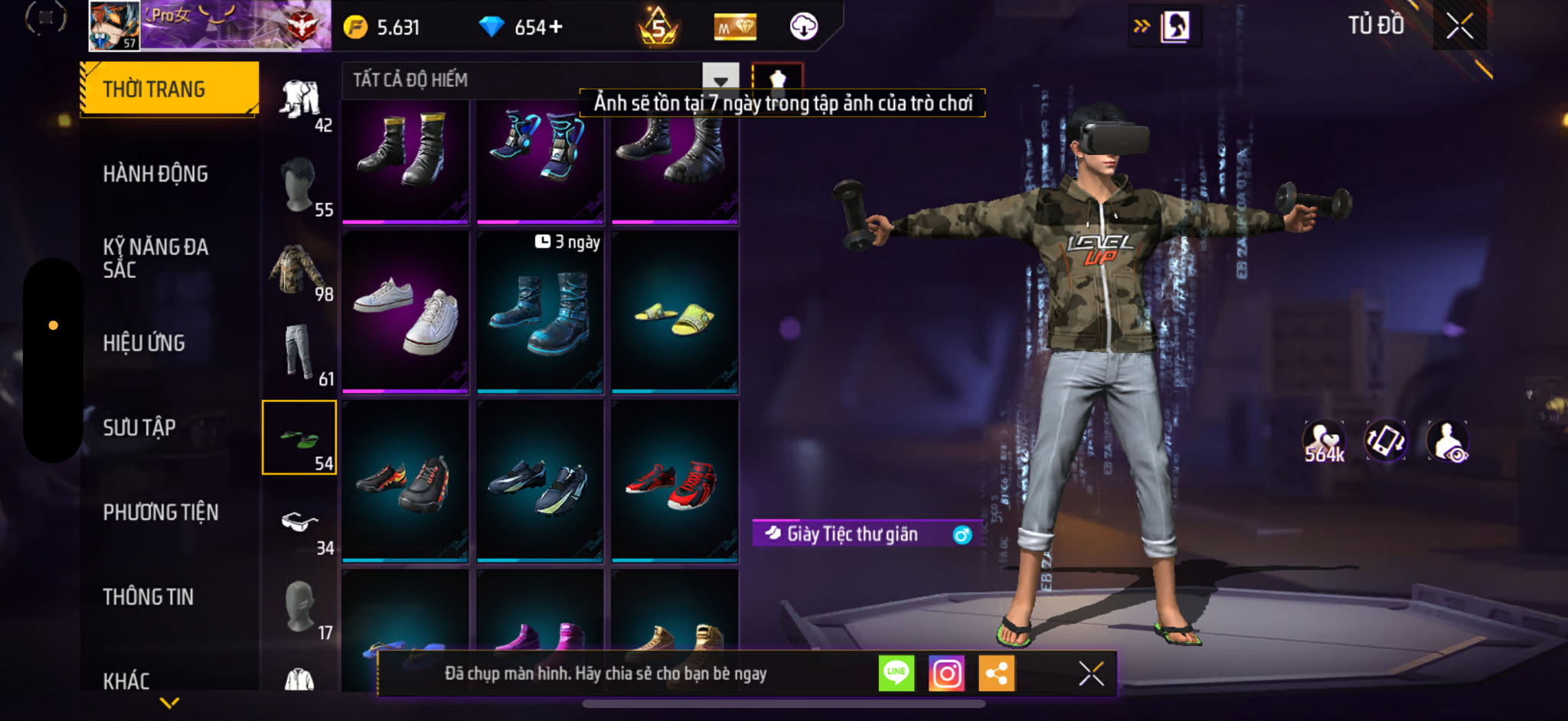Select the KỸ NĂNG ĐA SẮC tab
This screenshot has height=721, width=1568.
[155, 258]
